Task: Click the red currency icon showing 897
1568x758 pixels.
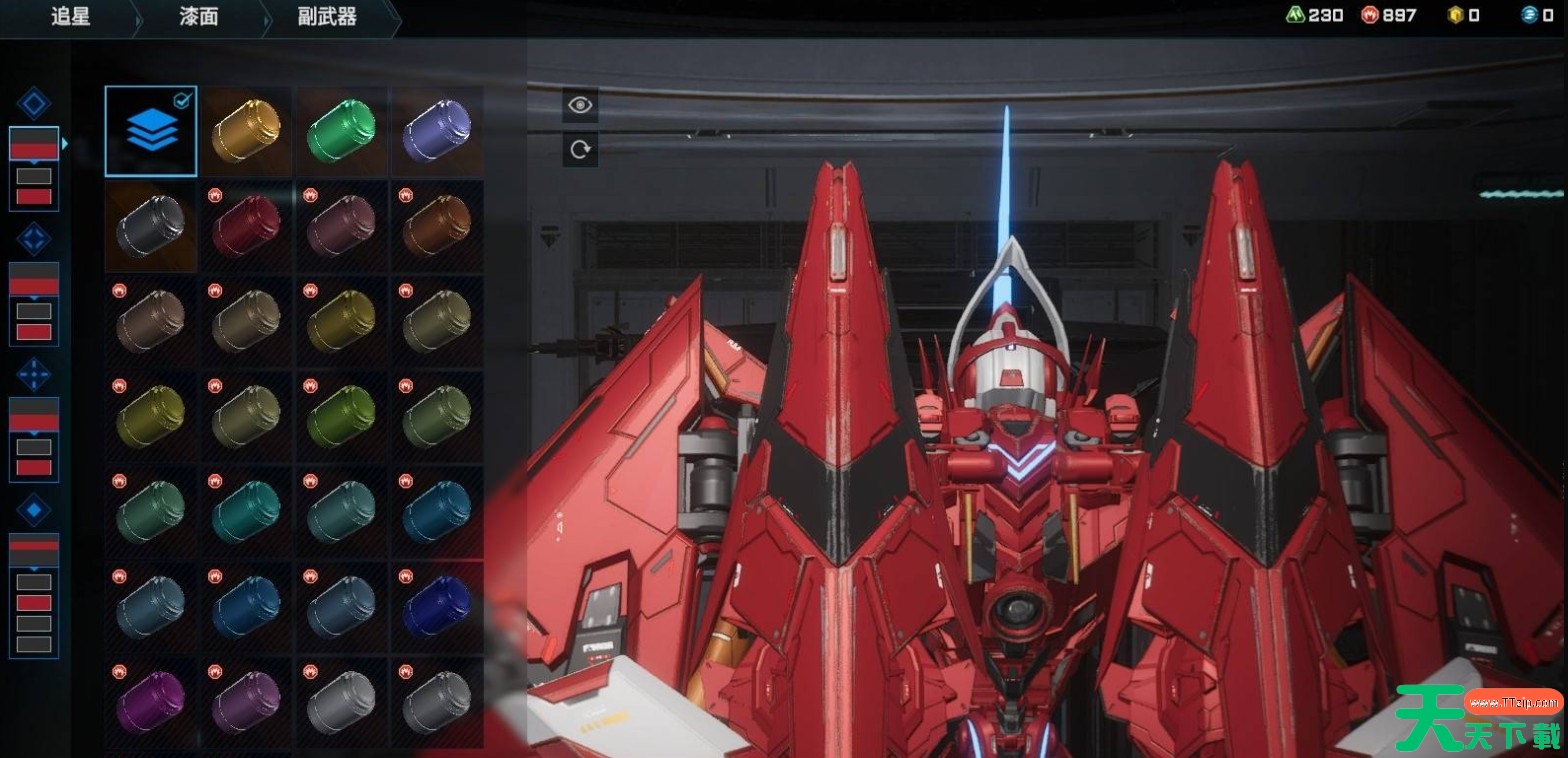Action: [x=1370, y=15]
